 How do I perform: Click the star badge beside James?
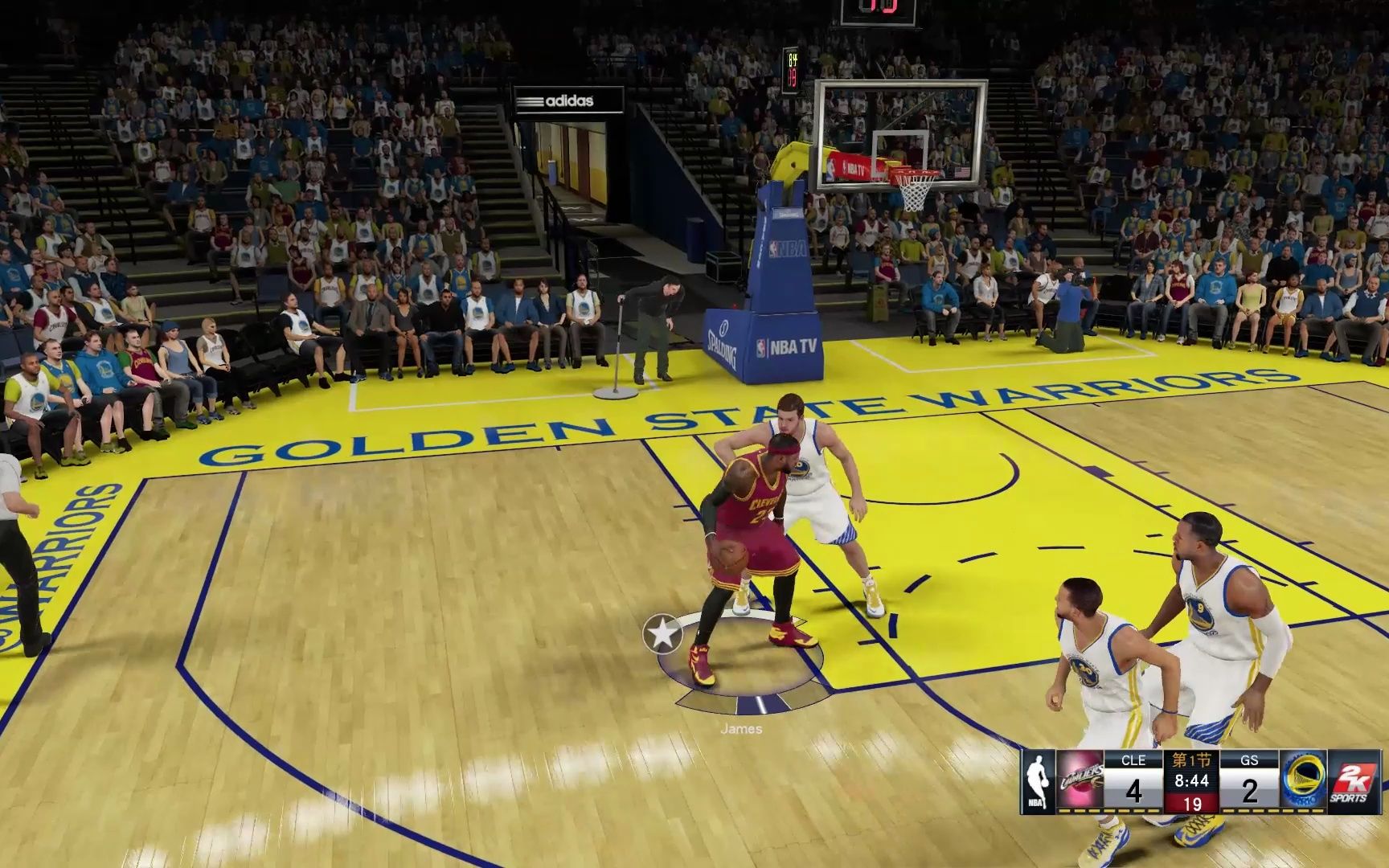click(662, 634)
